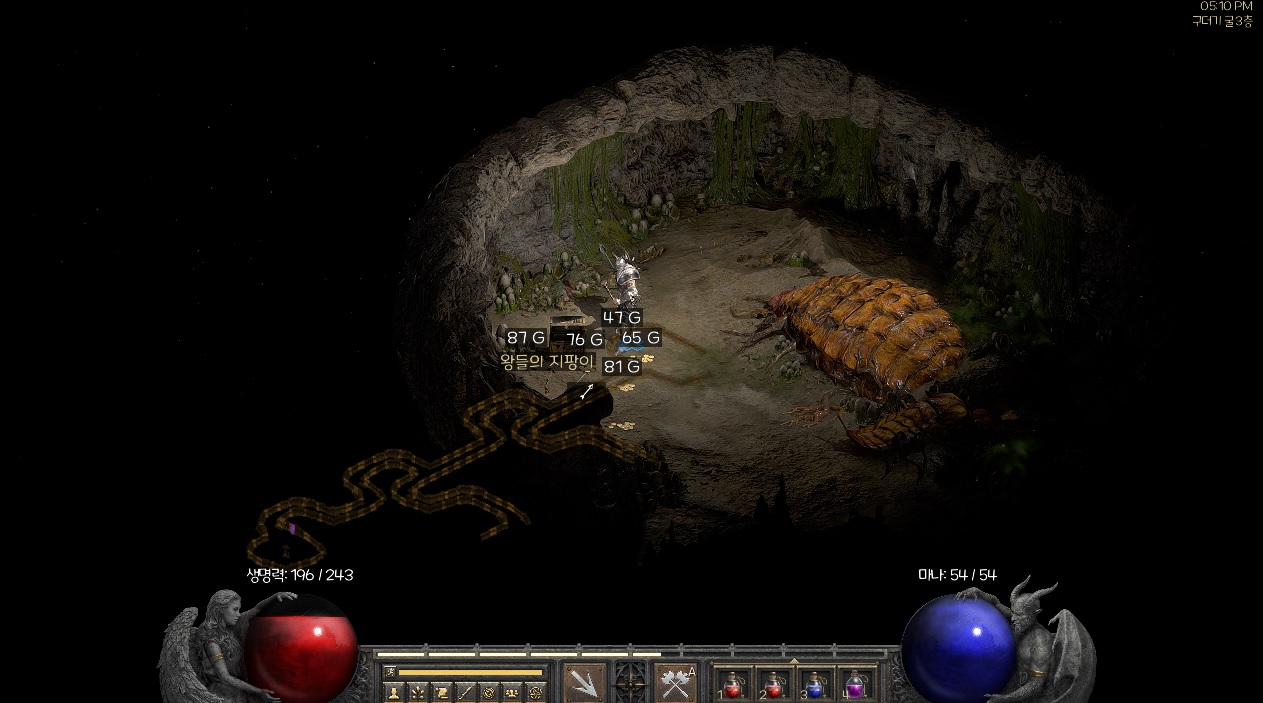Screen dimensions: 1263x703
Task: Drink the red healing potion in belt slot 2
Action: pyautogui.click(x=774, y=685)
